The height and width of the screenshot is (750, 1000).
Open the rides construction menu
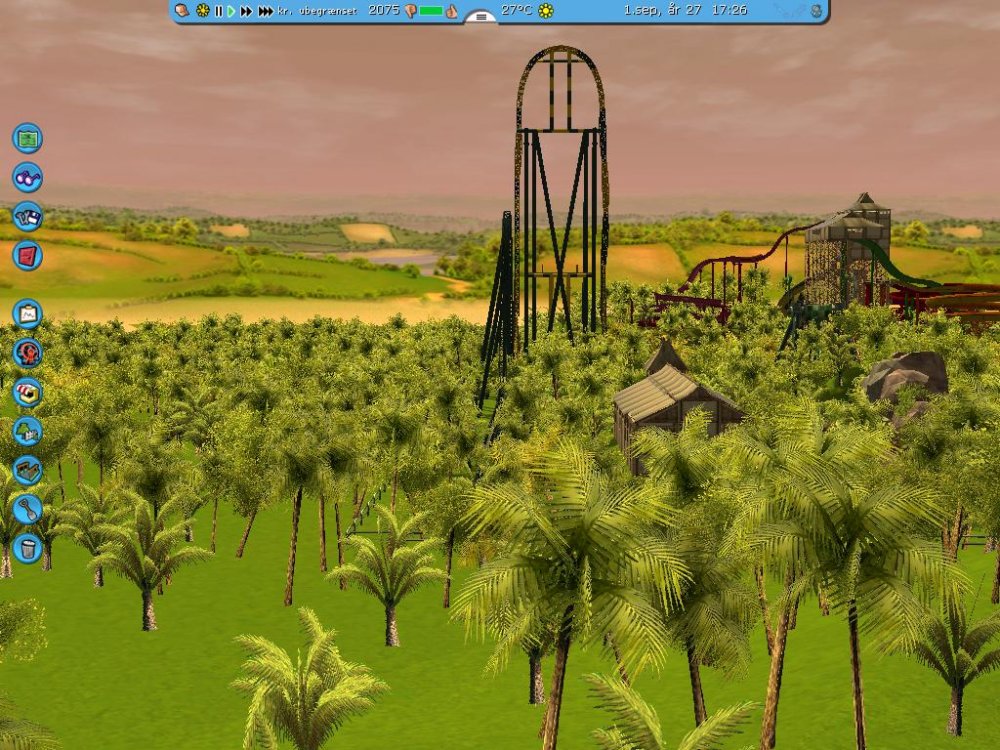27,353
